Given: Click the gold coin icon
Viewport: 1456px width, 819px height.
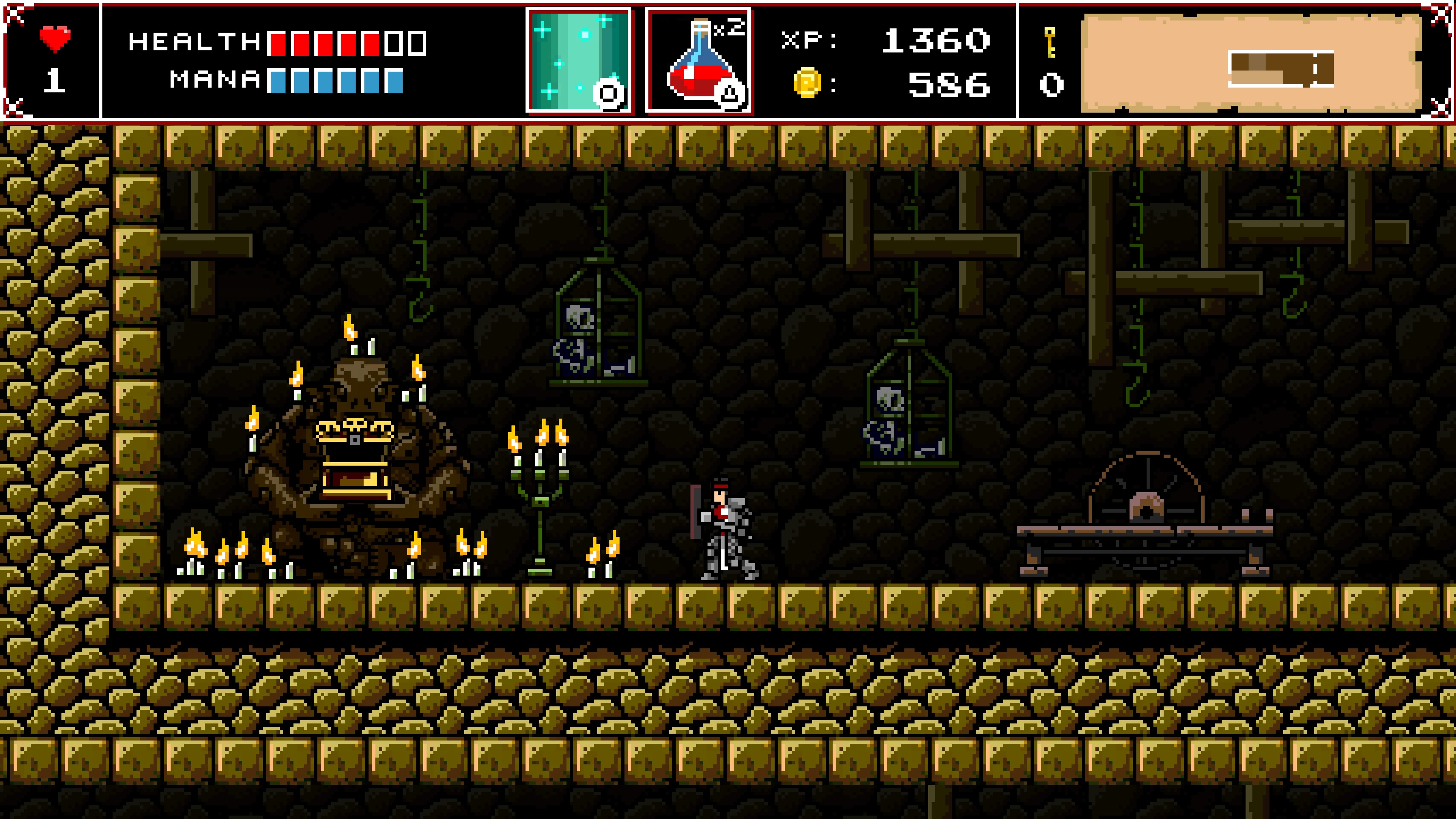Looking at the screenshot, I should pos(807,83).
